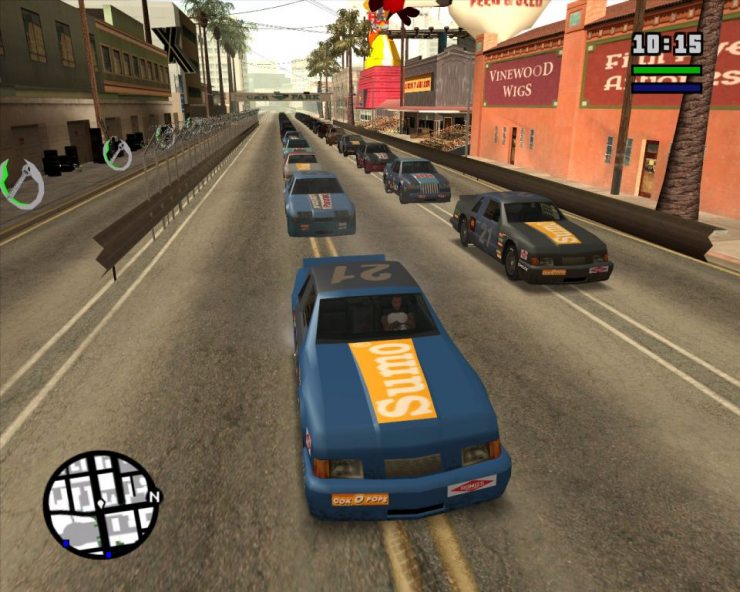740x592 pixels.
Task: Click the white player arrow on the radar
Action: click(x=101, y=506)
